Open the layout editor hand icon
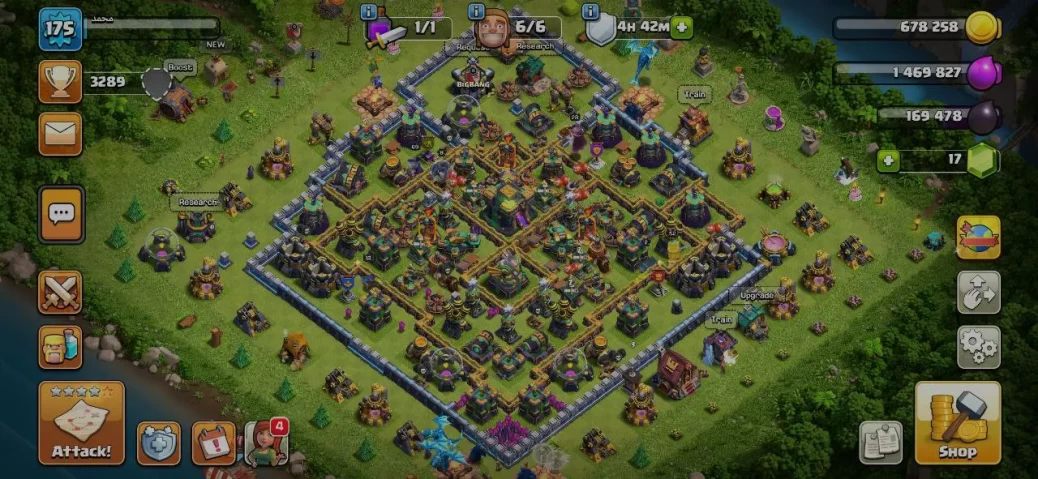This screenshot has width=1038, height=479. [978, 292]
